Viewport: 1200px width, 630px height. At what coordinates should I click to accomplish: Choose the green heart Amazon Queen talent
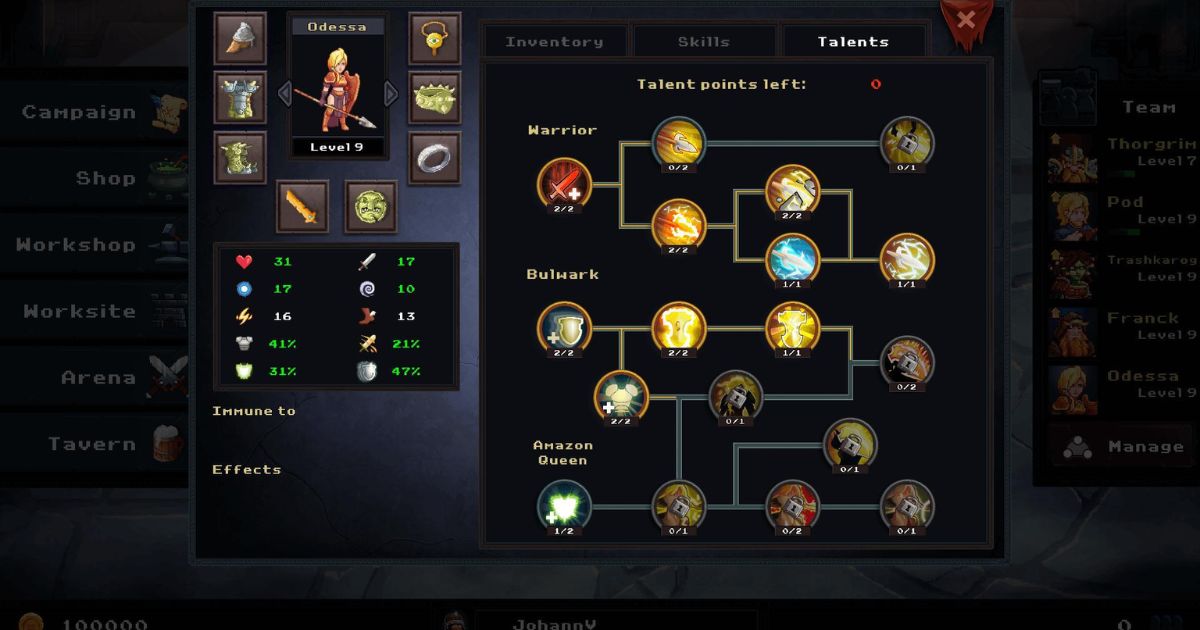point(565,505)
